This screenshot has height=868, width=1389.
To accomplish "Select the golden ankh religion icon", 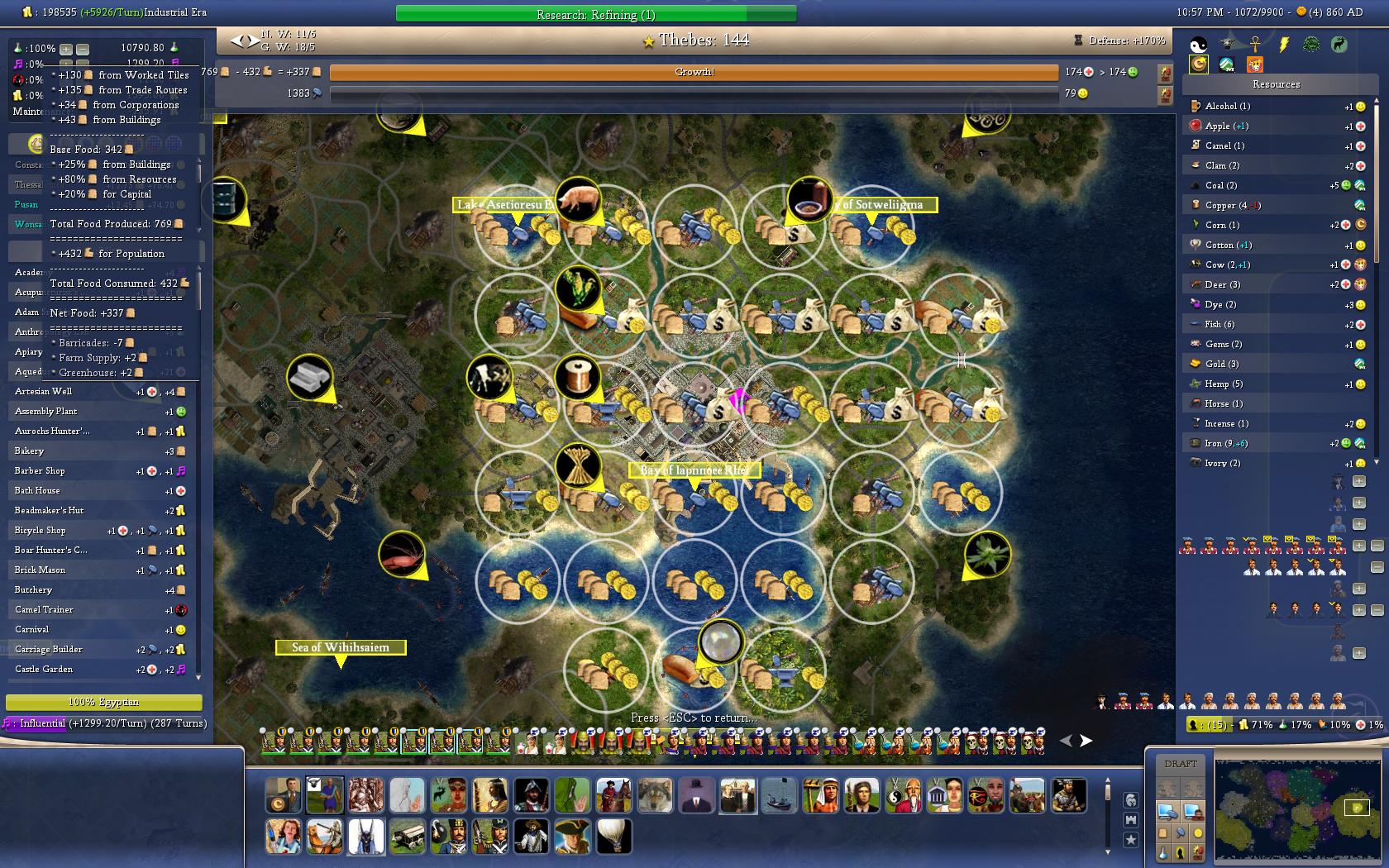I will click(x=1254, y=45).
